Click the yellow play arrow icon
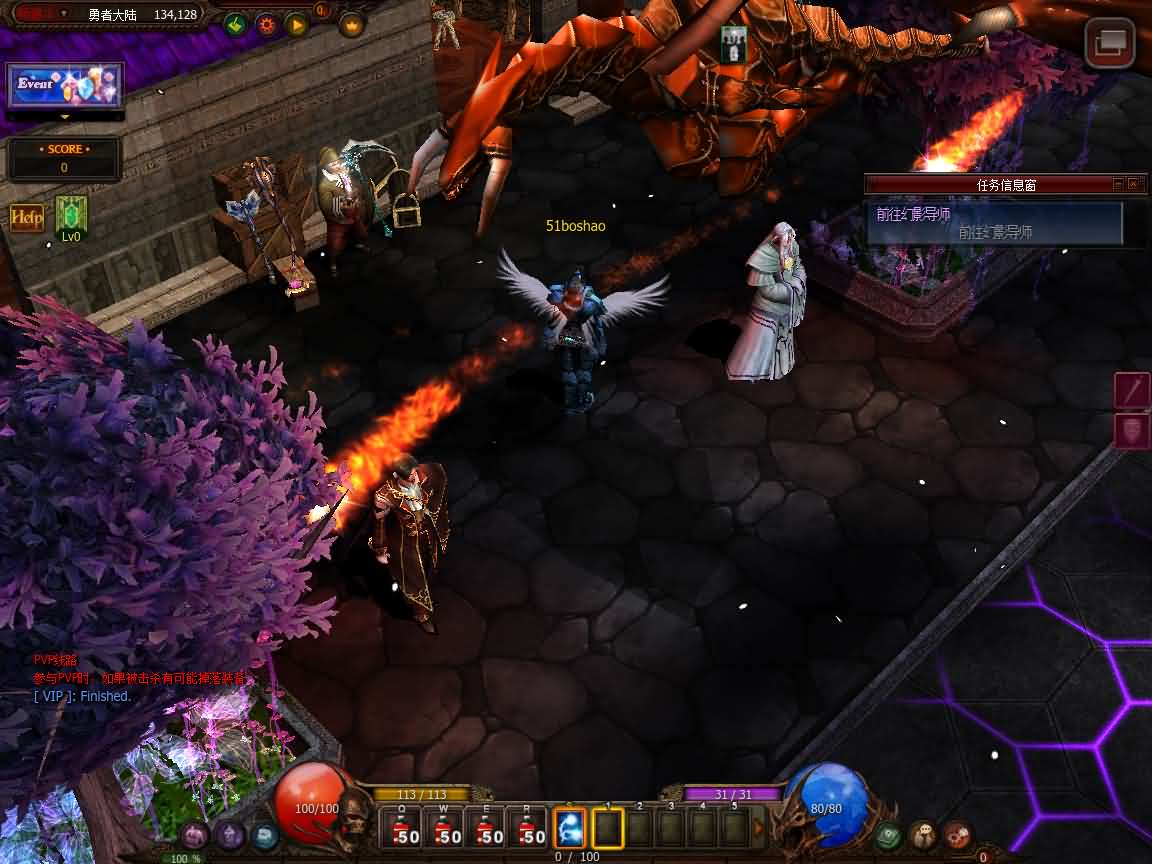Image resolution: width=1152 pixels, height=864 pixels. (296, 25)
